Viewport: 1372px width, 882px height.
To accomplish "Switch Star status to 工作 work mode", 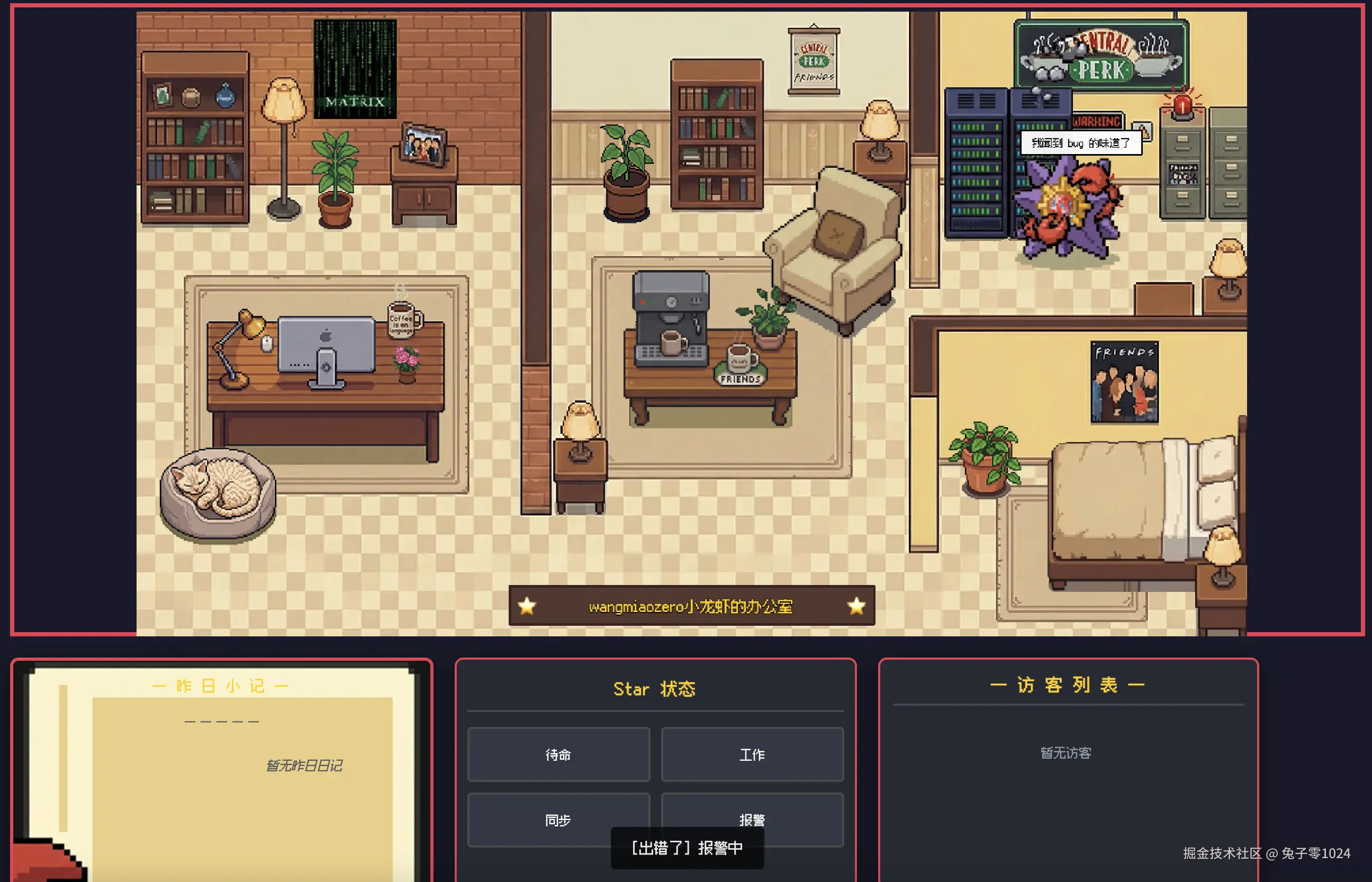I will point(752,755).
